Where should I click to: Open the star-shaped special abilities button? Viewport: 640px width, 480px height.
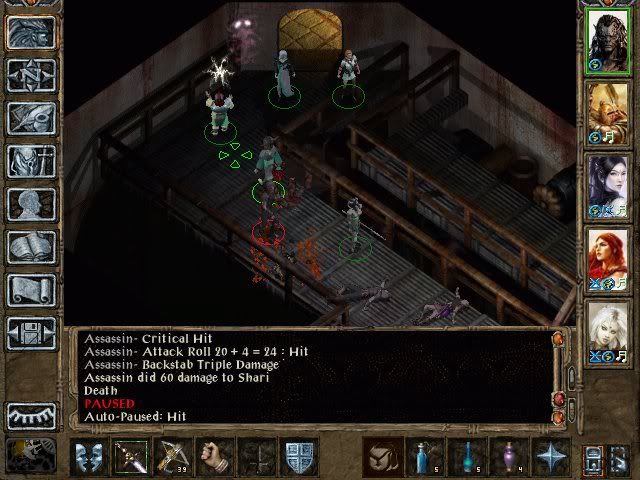tap(551, 457)
